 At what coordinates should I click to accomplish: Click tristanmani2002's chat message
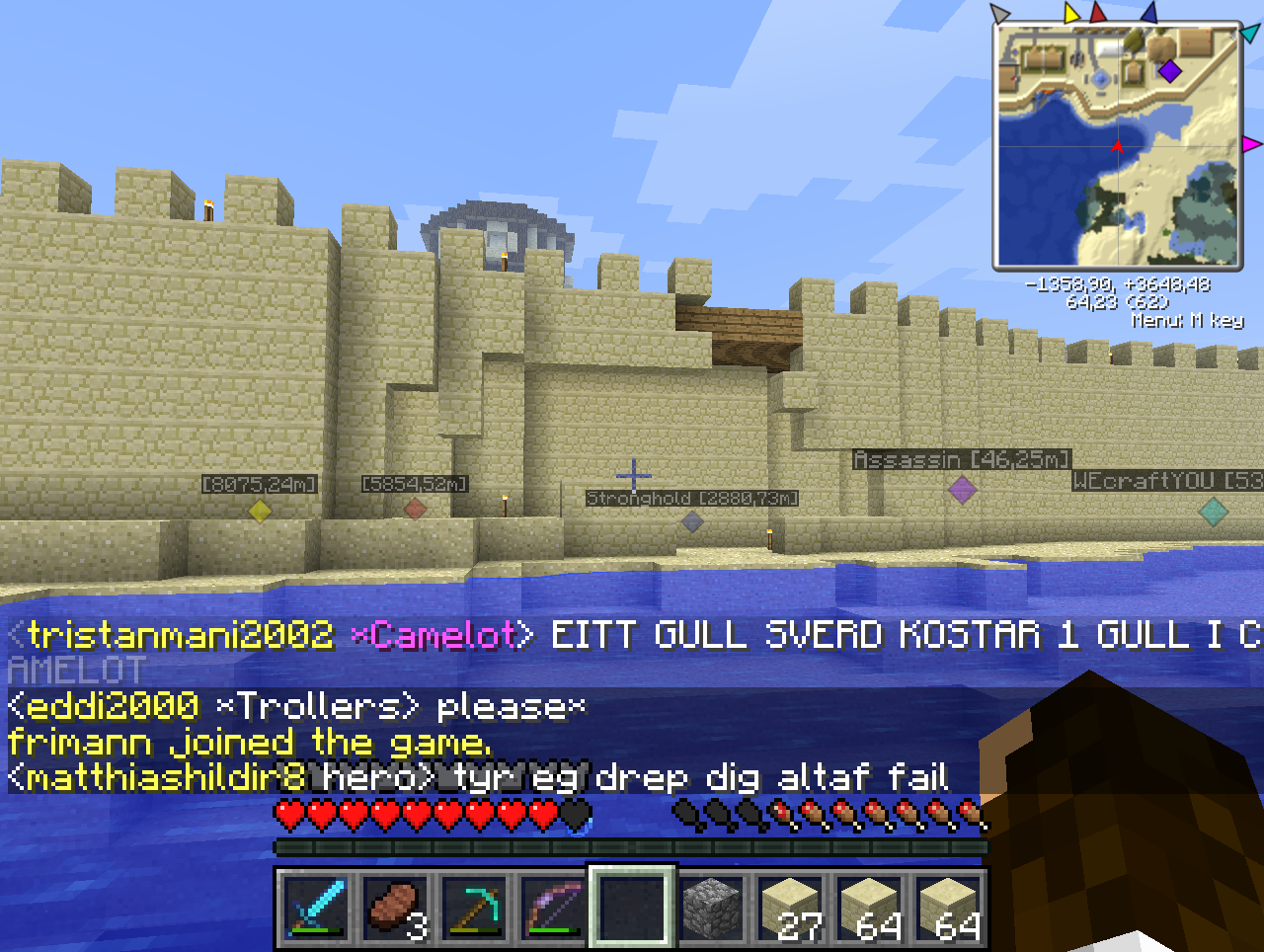(x=632, y=635)
